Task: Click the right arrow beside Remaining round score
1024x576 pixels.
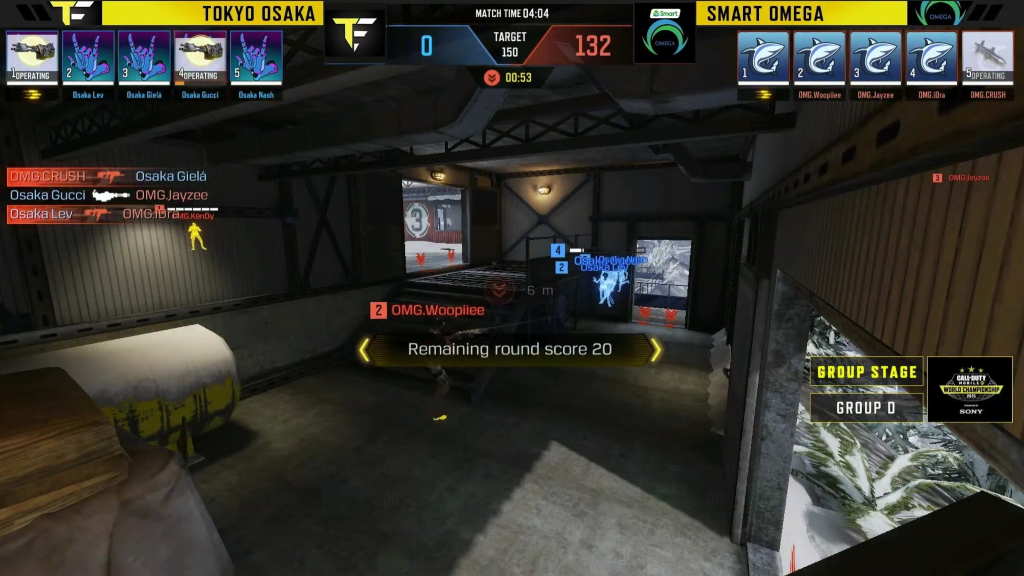Action: [x=656, y=349]
